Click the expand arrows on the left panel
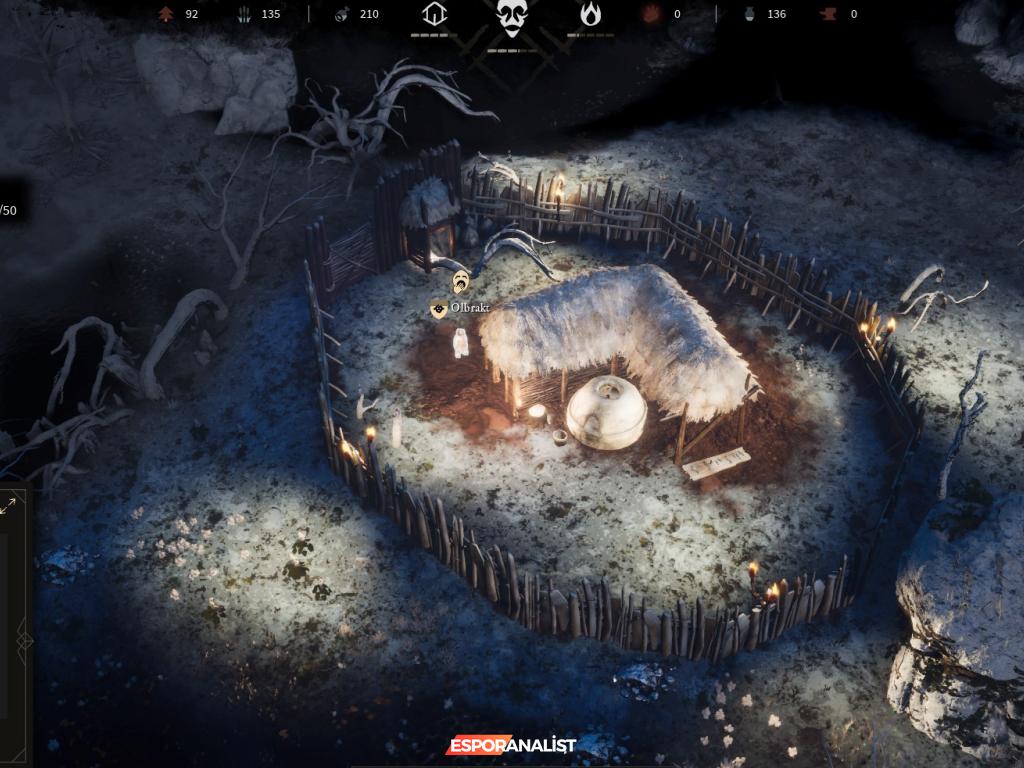The width and height of the screenshot is (1024, 768). pos(8,506)
